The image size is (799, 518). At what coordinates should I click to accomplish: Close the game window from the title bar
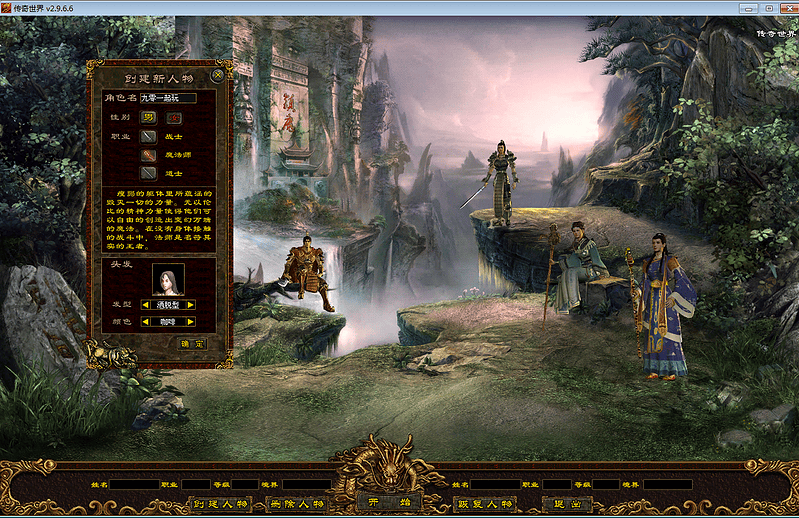pyautogui.click(x=787, y=7)
